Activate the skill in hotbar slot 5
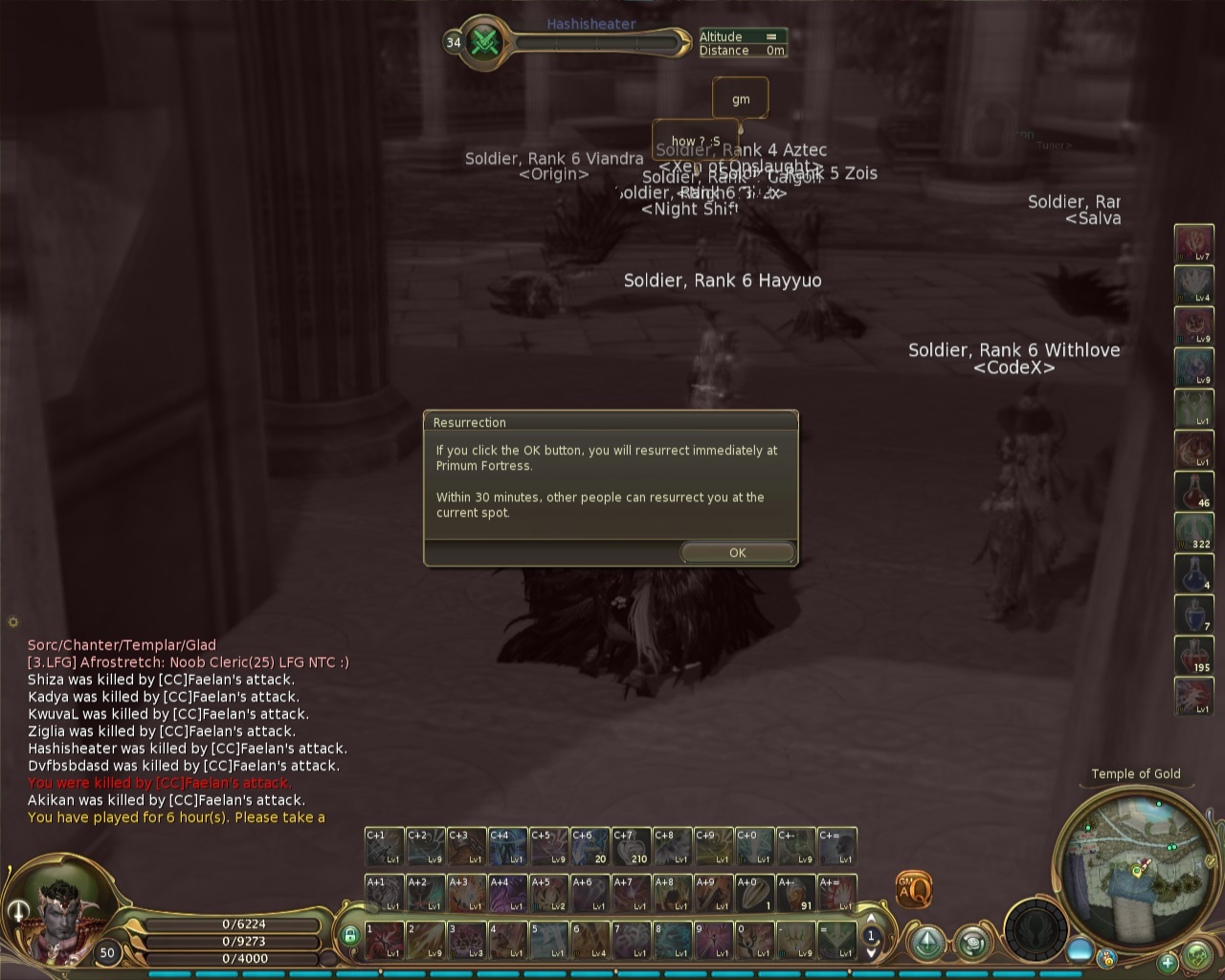1225x980 pixels. (548, 940)
